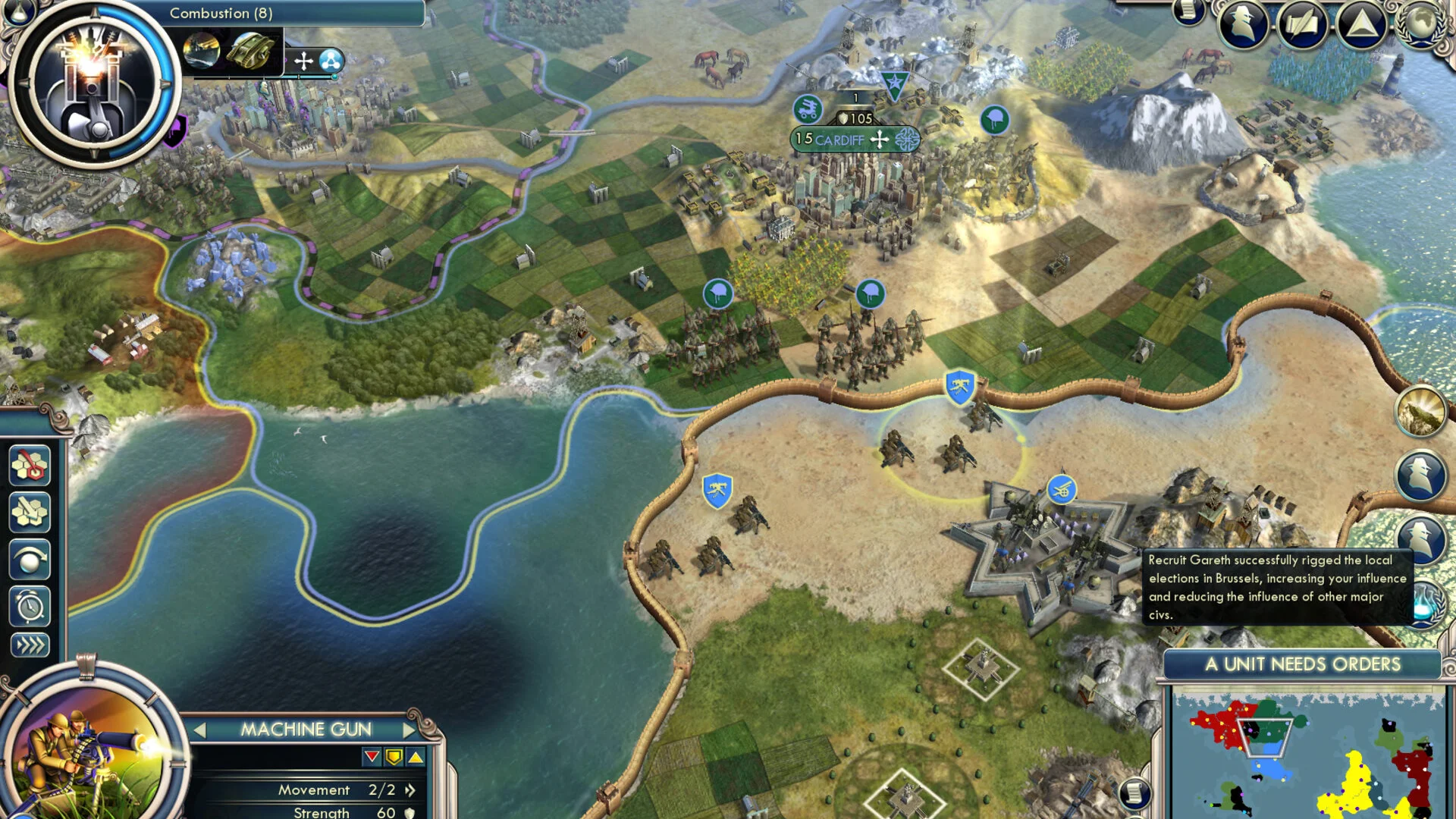Screen dimensions: 1456x819
Task: Open the World Congress globe button
Action: (x=1420, y=23)
